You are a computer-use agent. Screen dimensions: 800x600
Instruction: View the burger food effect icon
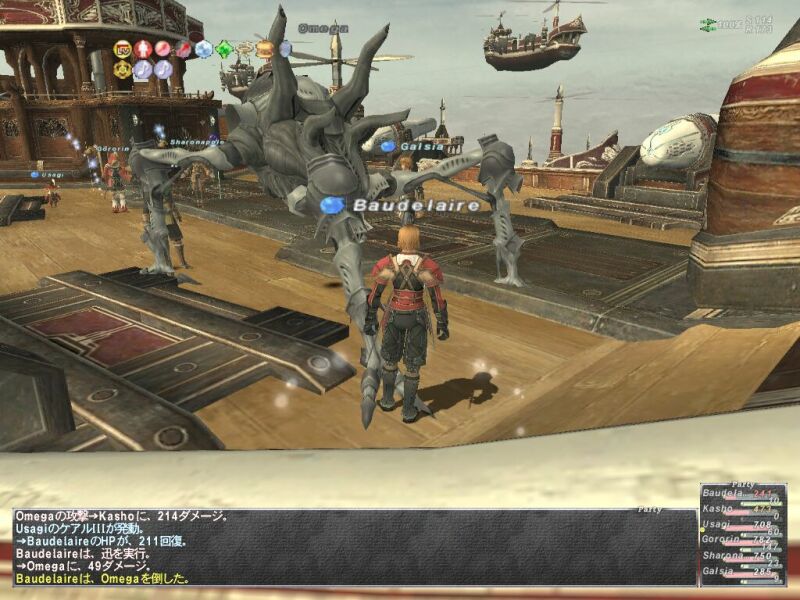pos(265,48)
